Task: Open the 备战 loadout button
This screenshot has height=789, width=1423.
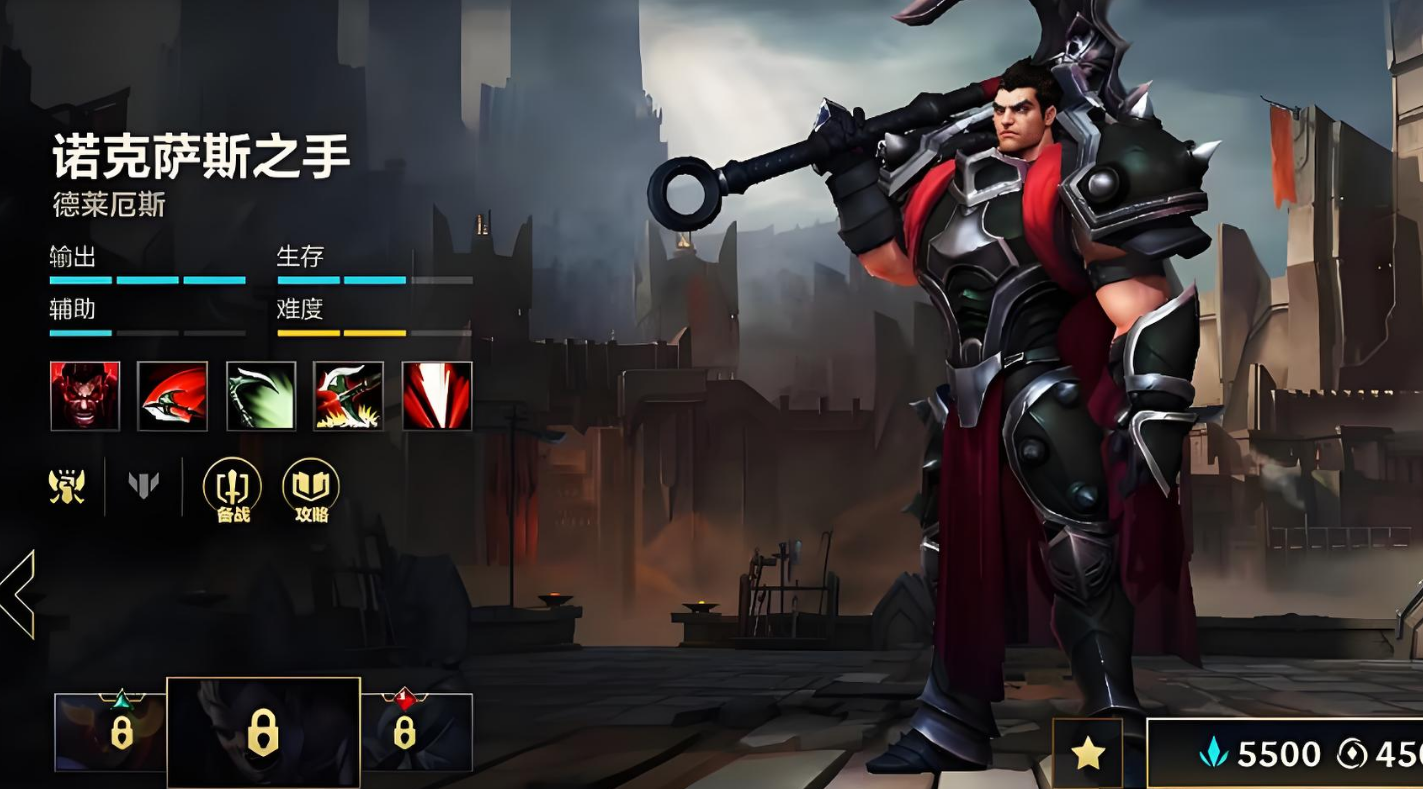Action: (232, 490)
